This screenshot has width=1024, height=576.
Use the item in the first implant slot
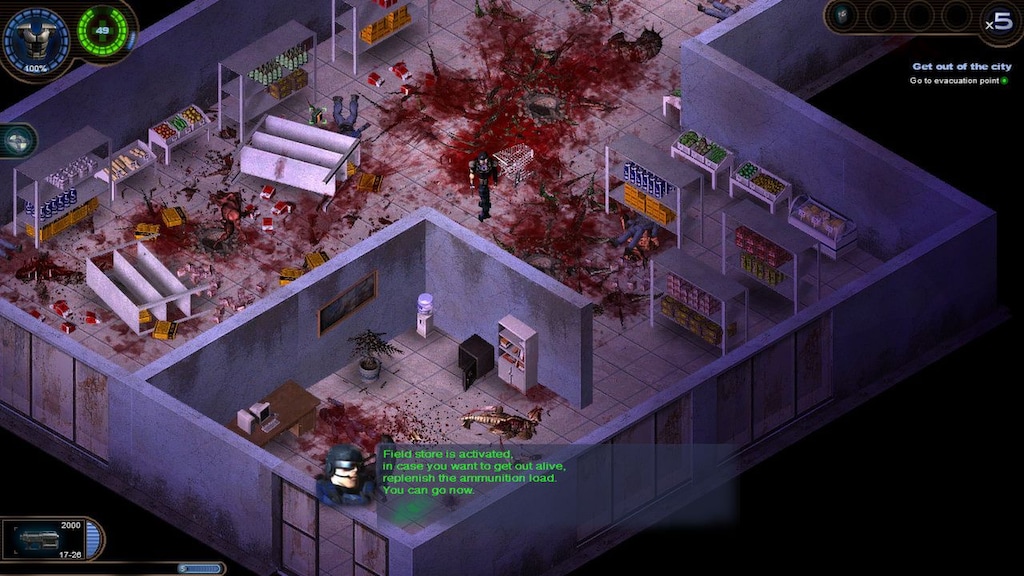(843, 15)
